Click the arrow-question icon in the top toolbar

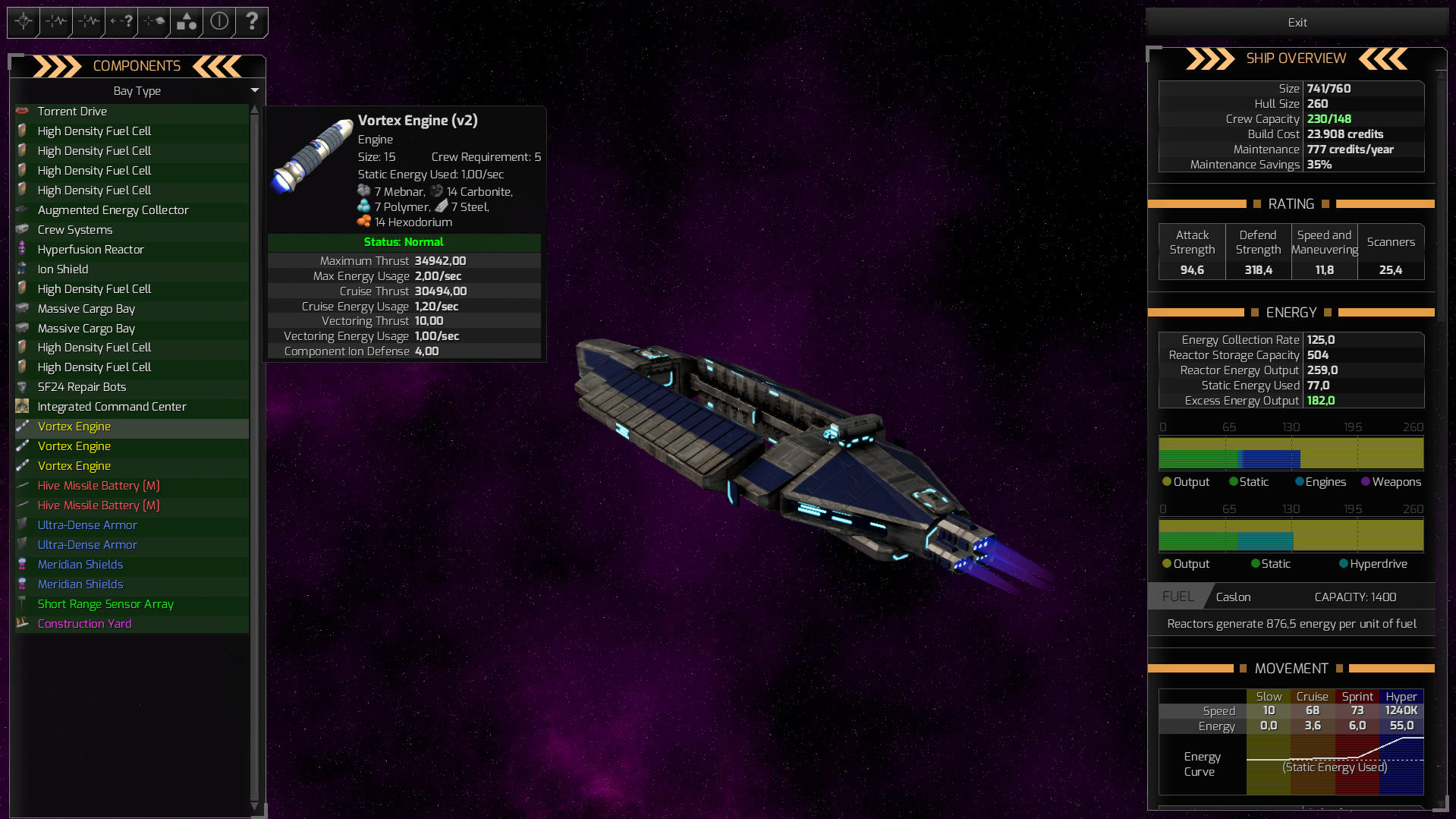click(120, 21)
